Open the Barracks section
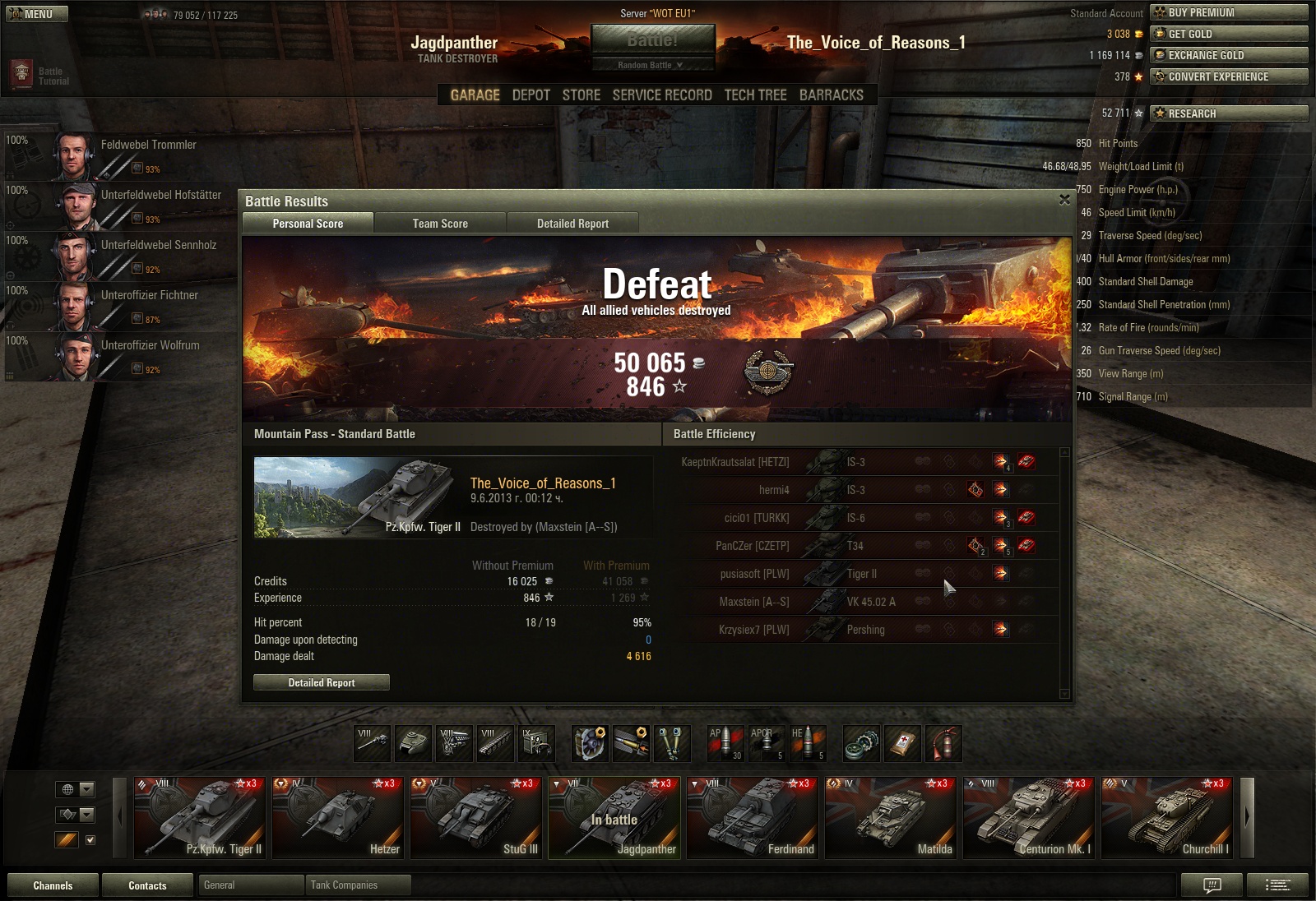The height and width of the screenshot is (901, 1316). point(831,95)
